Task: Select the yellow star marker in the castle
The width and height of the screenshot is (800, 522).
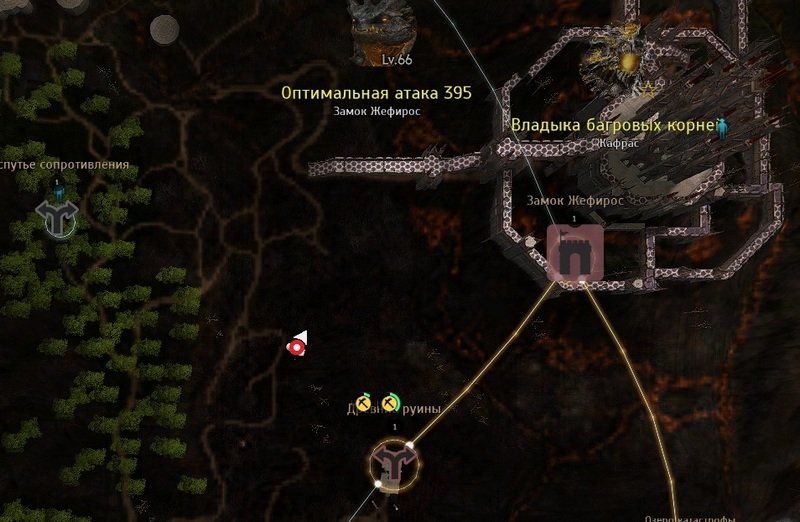Action: (646, 90)
